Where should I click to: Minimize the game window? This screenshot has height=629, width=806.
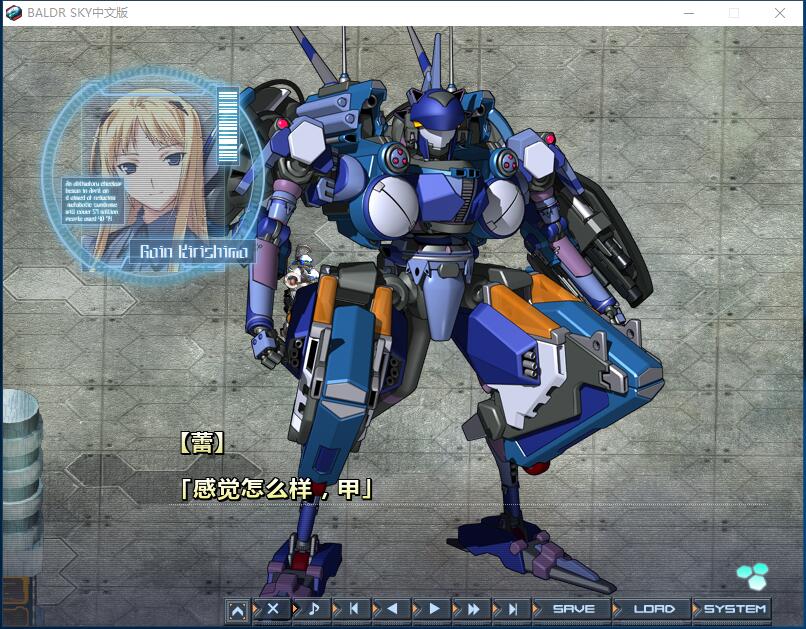689,13
